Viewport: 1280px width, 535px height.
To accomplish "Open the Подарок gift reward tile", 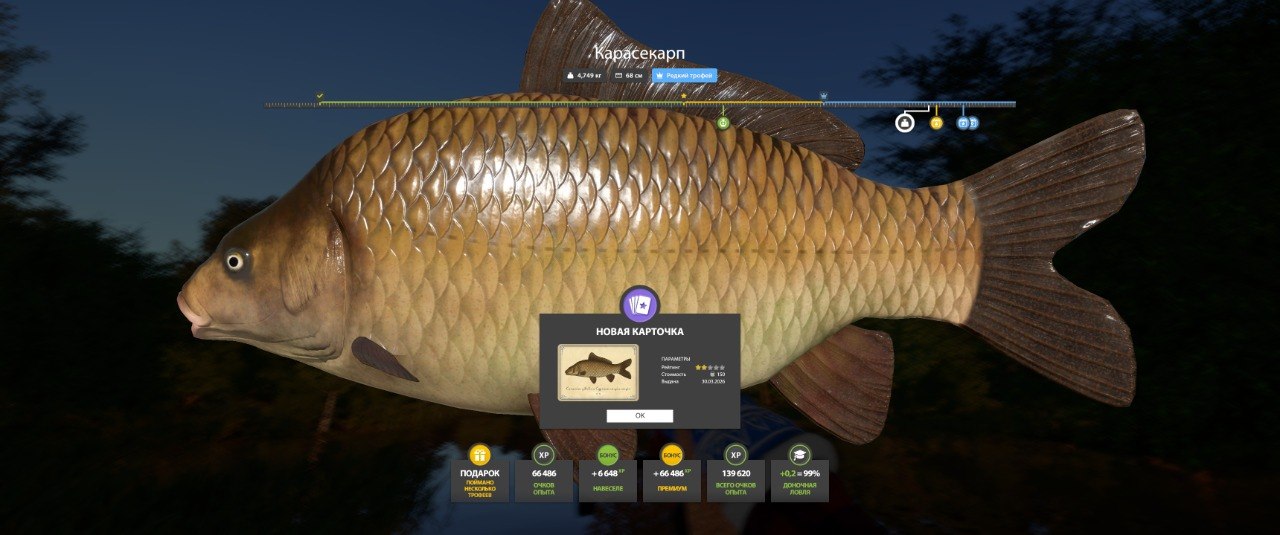I will click(x=480, y=474).
